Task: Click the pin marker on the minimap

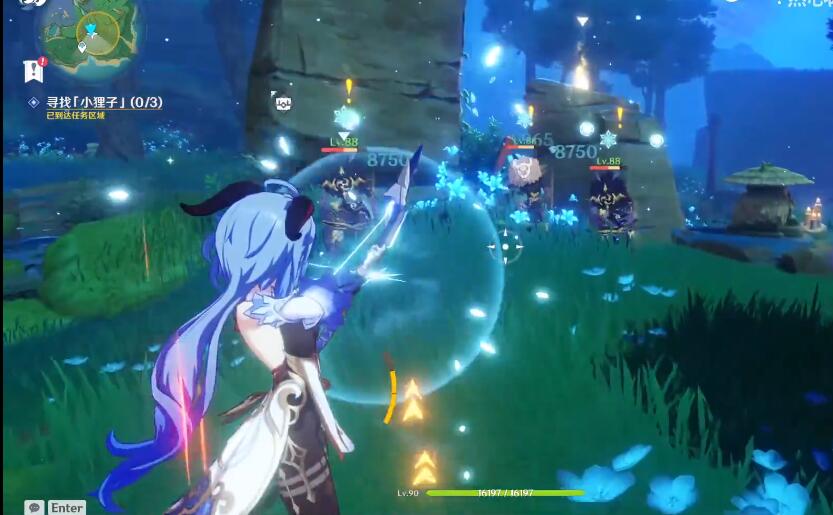Action: (82, 47)
